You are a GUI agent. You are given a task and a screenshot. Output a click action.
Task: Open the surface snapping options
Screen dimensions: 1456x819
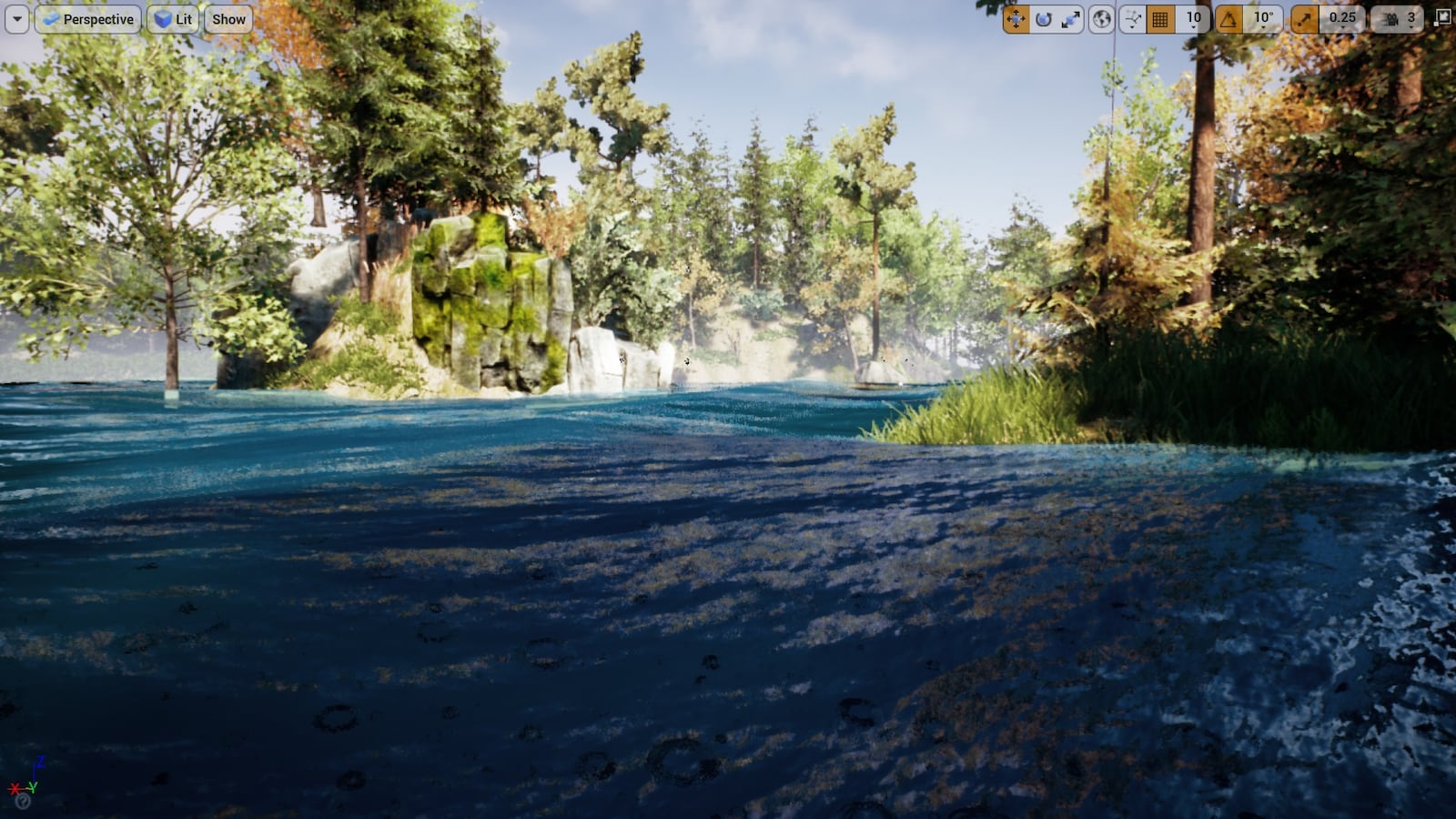1131,17
